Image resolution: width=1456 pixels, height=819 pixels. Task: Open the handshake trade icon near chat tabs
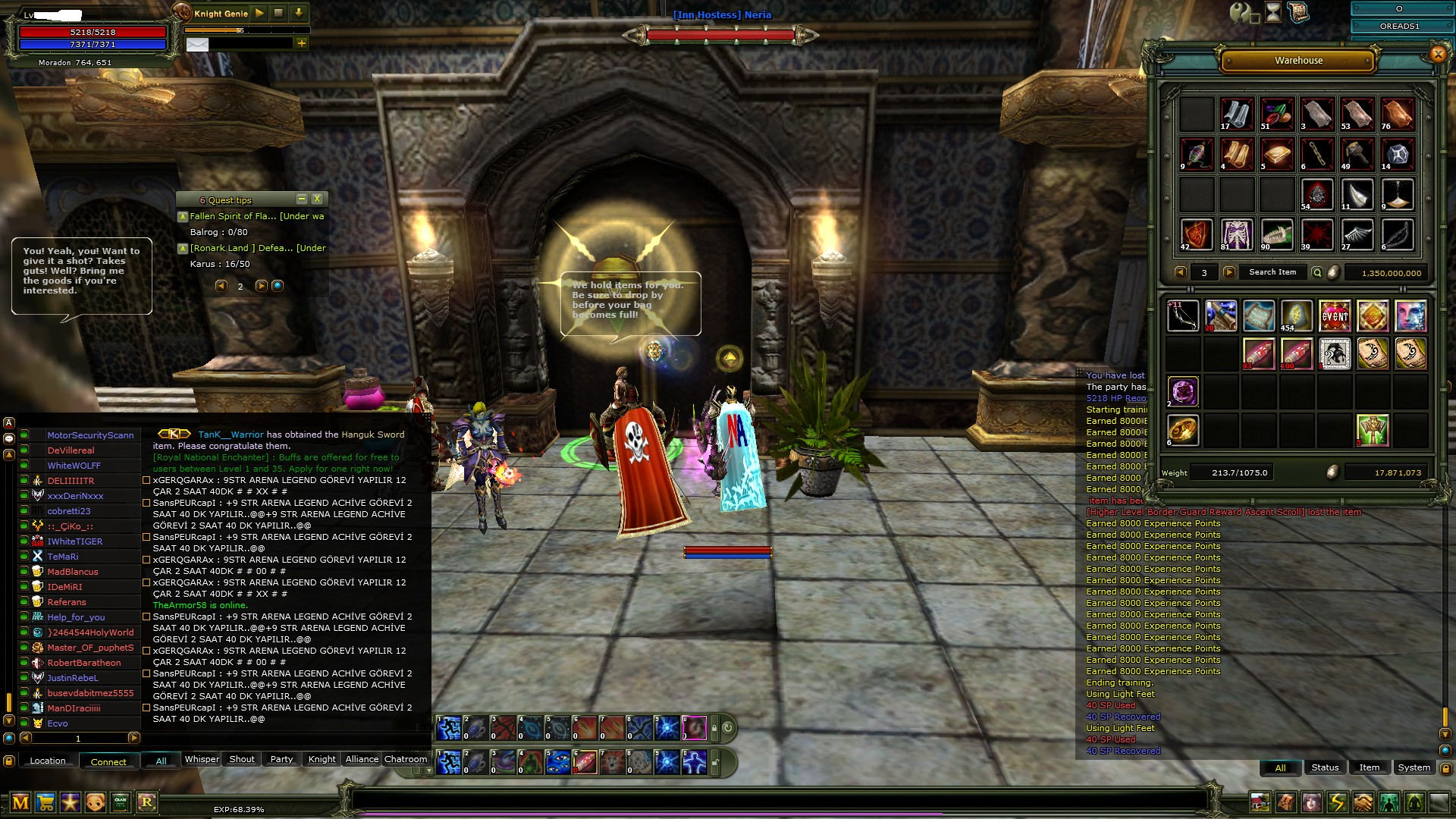pyautogui.click(x=1365, y=804)
